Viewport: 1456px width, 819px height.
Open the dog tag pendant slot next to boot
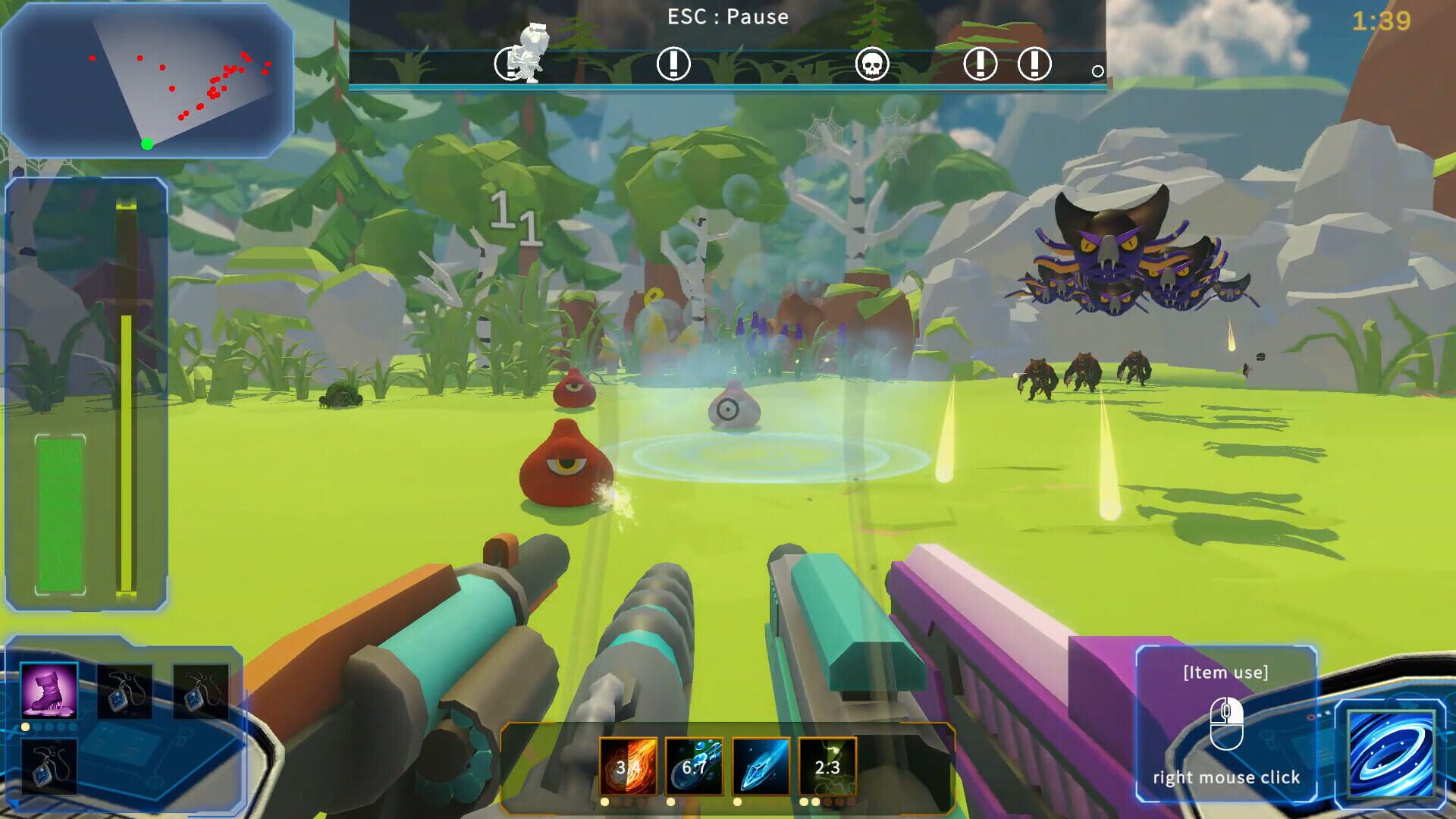click(125, 692)
